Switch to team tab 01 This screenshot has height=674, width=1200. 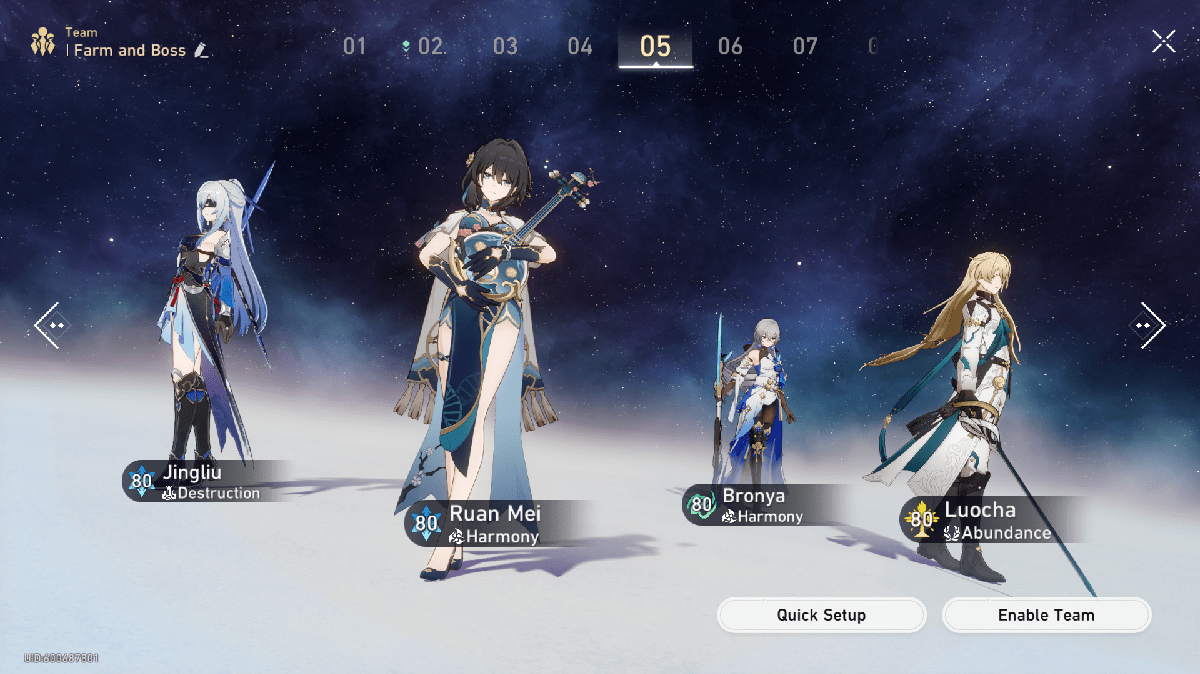[x=355, y=46]
